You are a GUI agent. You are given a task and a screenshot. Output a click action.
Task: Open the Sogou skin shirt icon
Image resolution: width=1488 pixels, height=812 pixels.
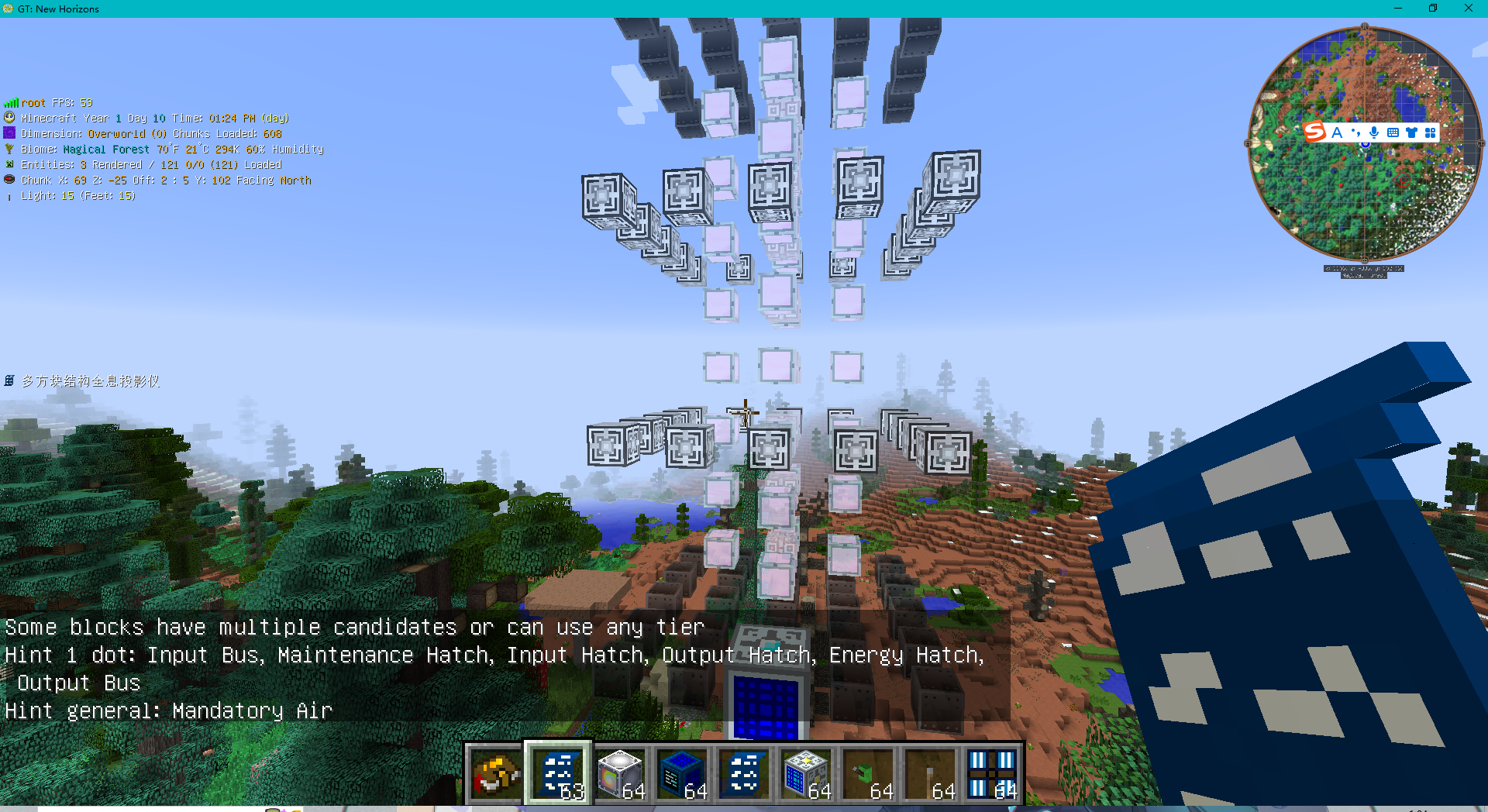pos(1412,132)
